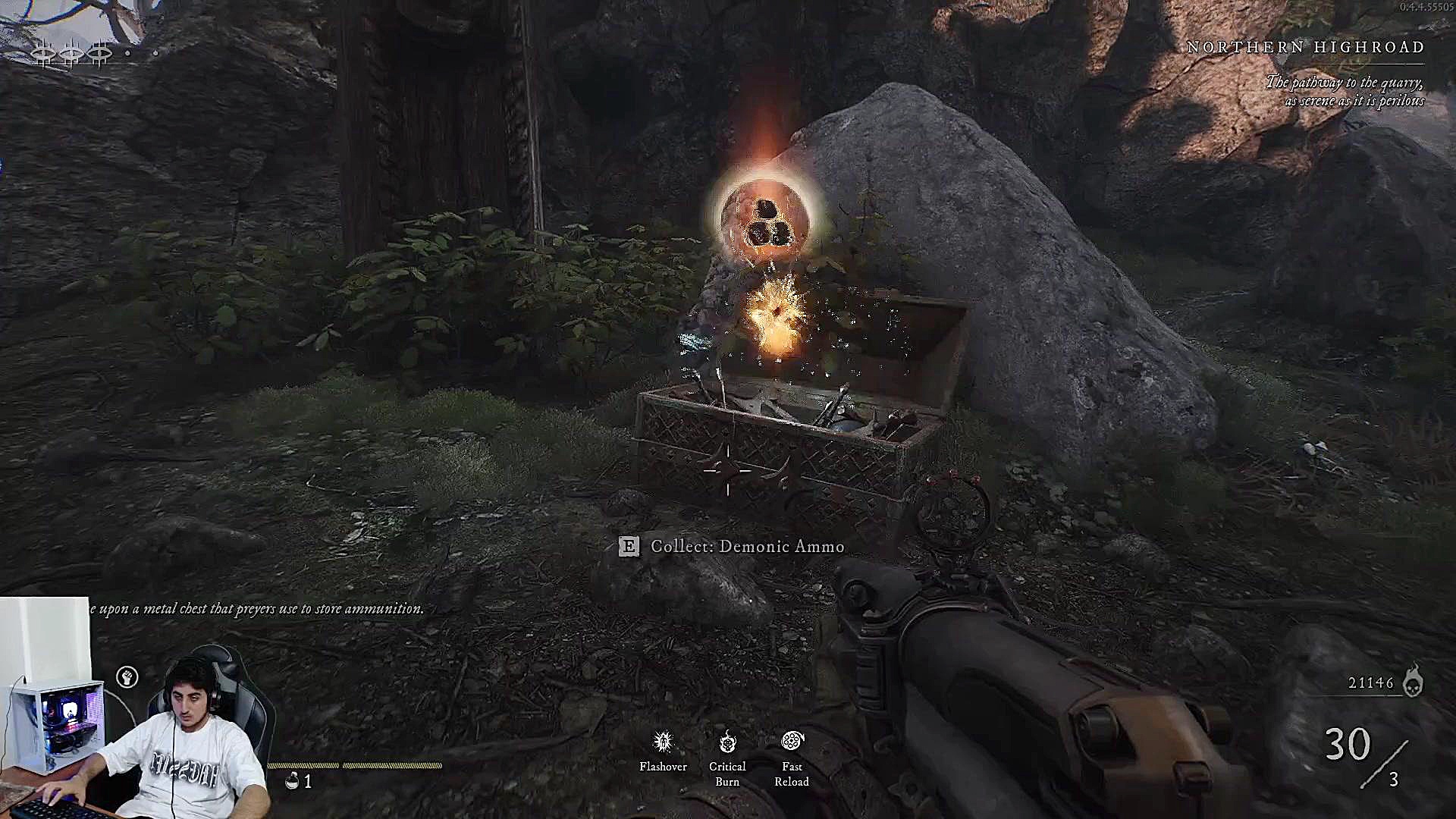Viewport: 1456px width, 819px height.
Task: Click the flaming skull currency icon
Action: [x=1412, y=681]
